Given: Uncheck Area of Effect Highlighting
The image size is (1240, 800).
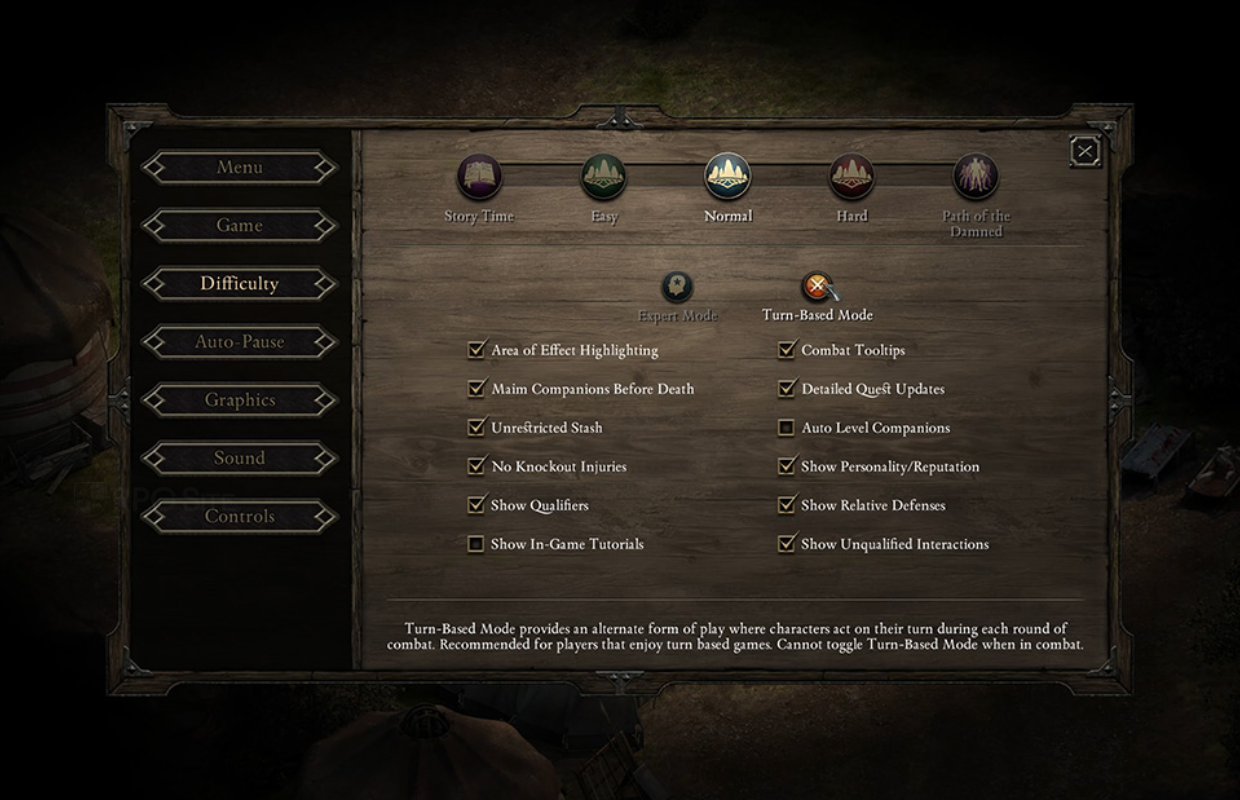Looking at the screenshot, I should (x=476, y=350).
